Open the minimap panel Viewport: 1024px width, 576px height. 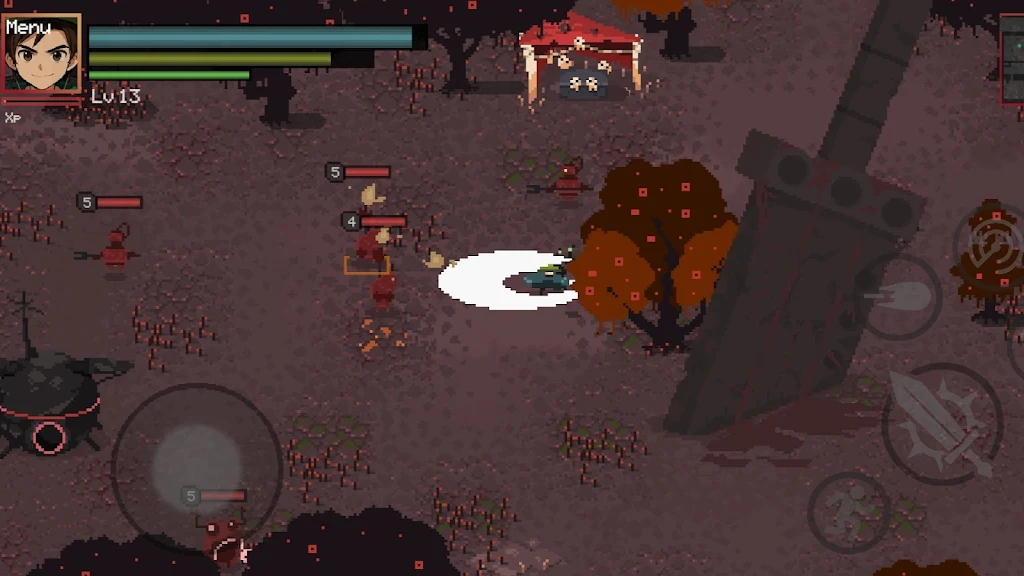(x=1012, y=58)
